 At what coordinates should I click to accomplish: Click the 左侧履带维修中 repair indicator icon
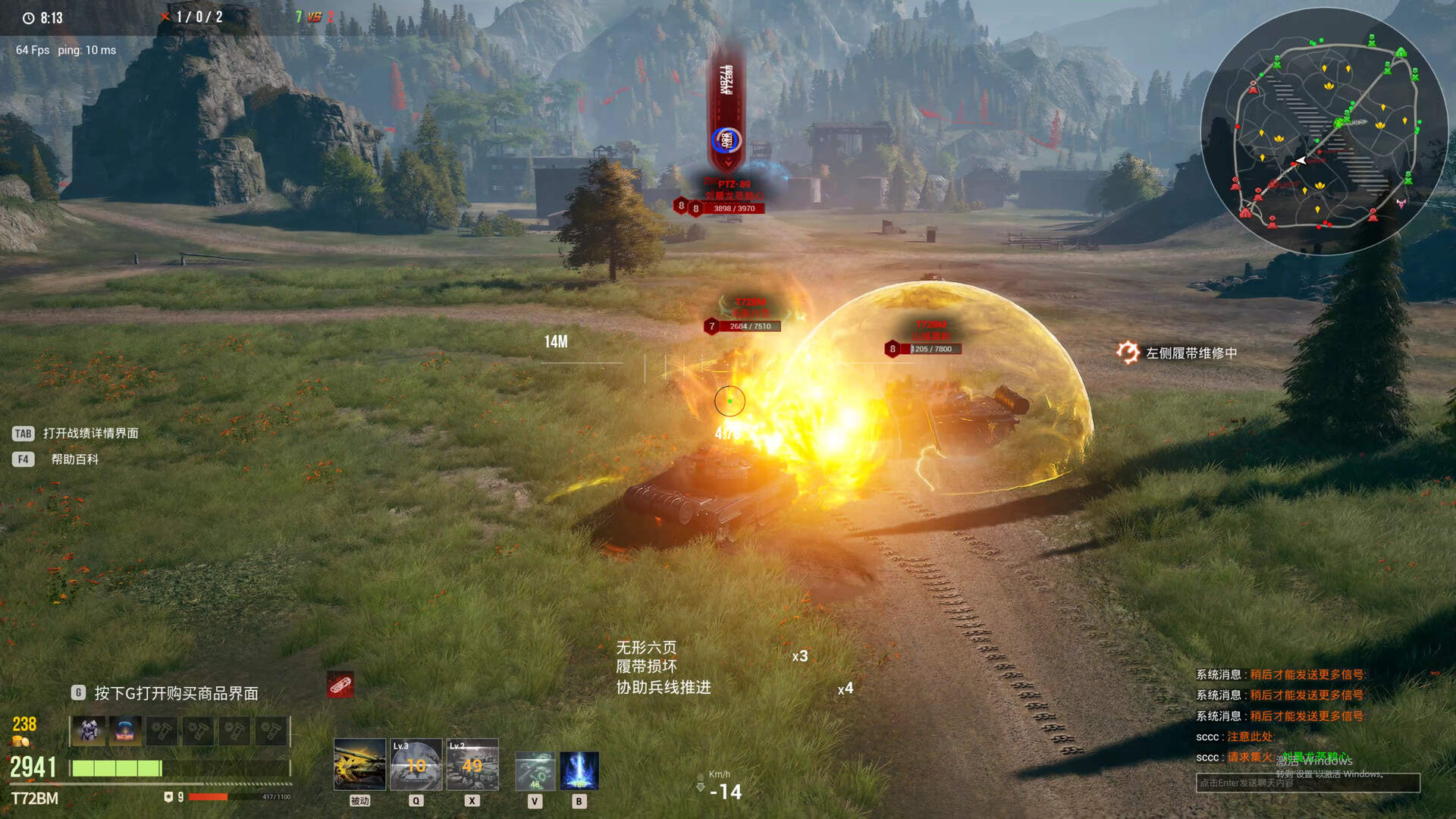coord(1129,353)
